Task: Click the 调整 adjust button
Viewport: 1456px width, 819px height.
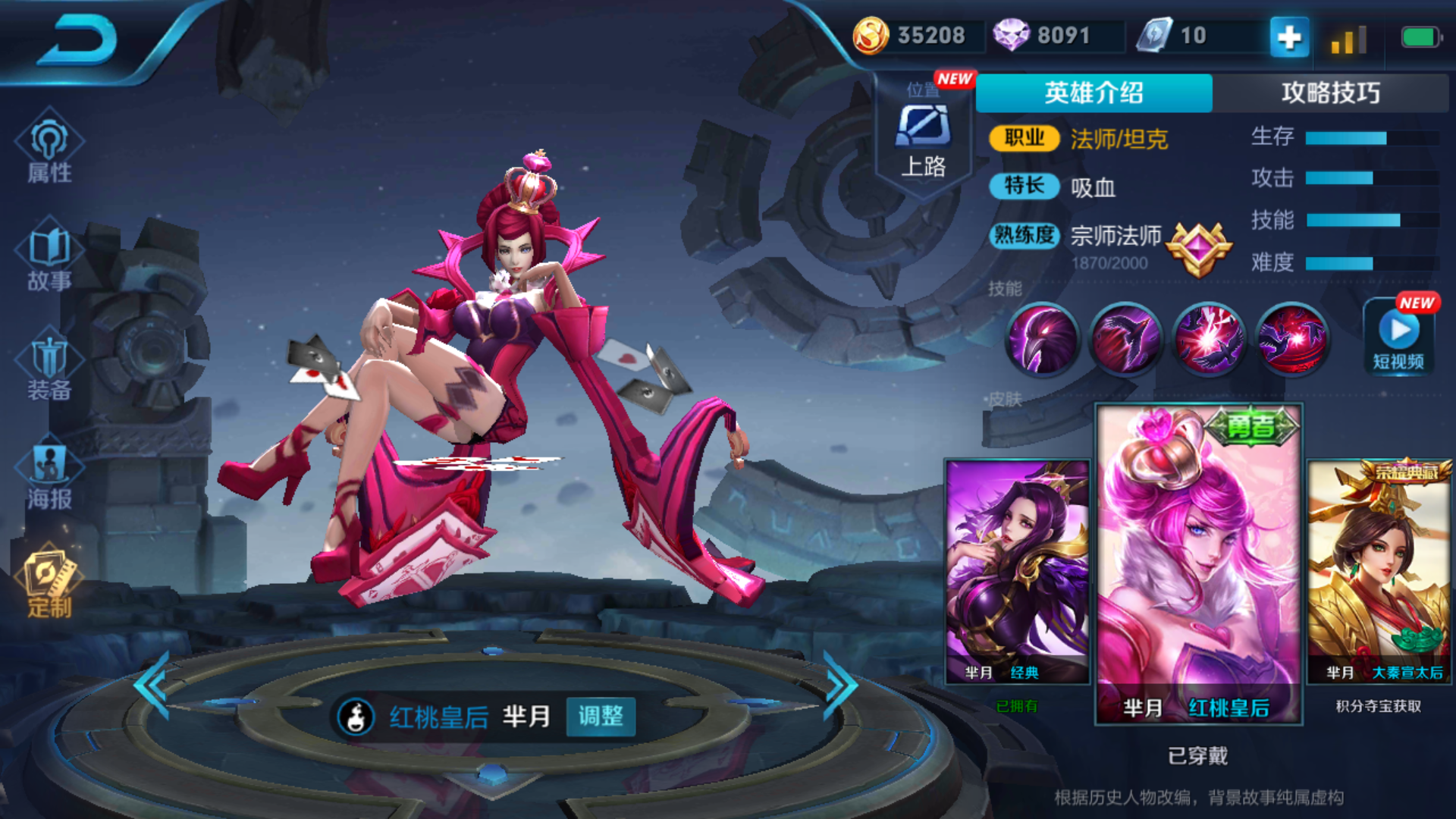Action: [601, 716]
